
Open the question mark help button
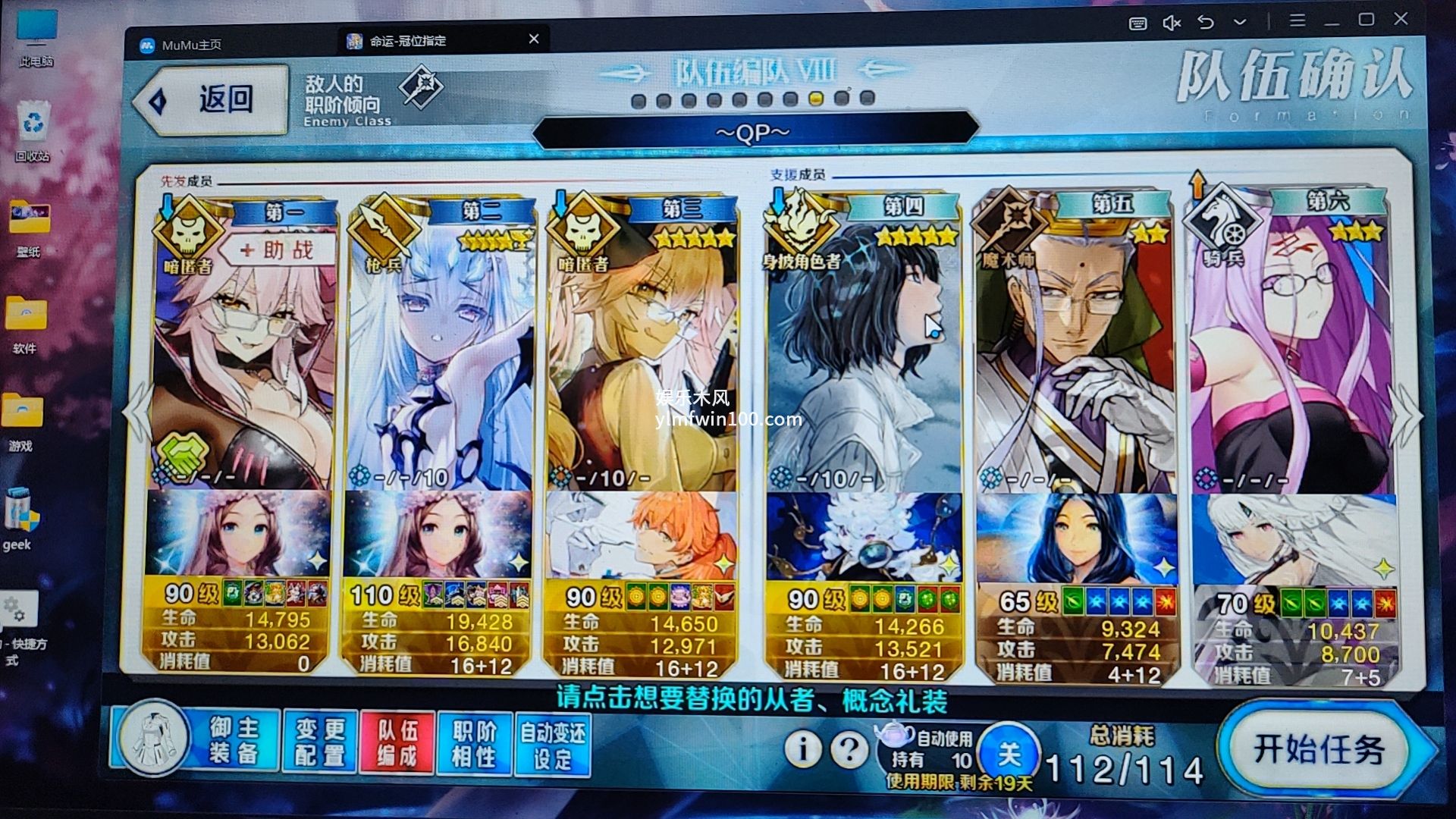[849, 749]
